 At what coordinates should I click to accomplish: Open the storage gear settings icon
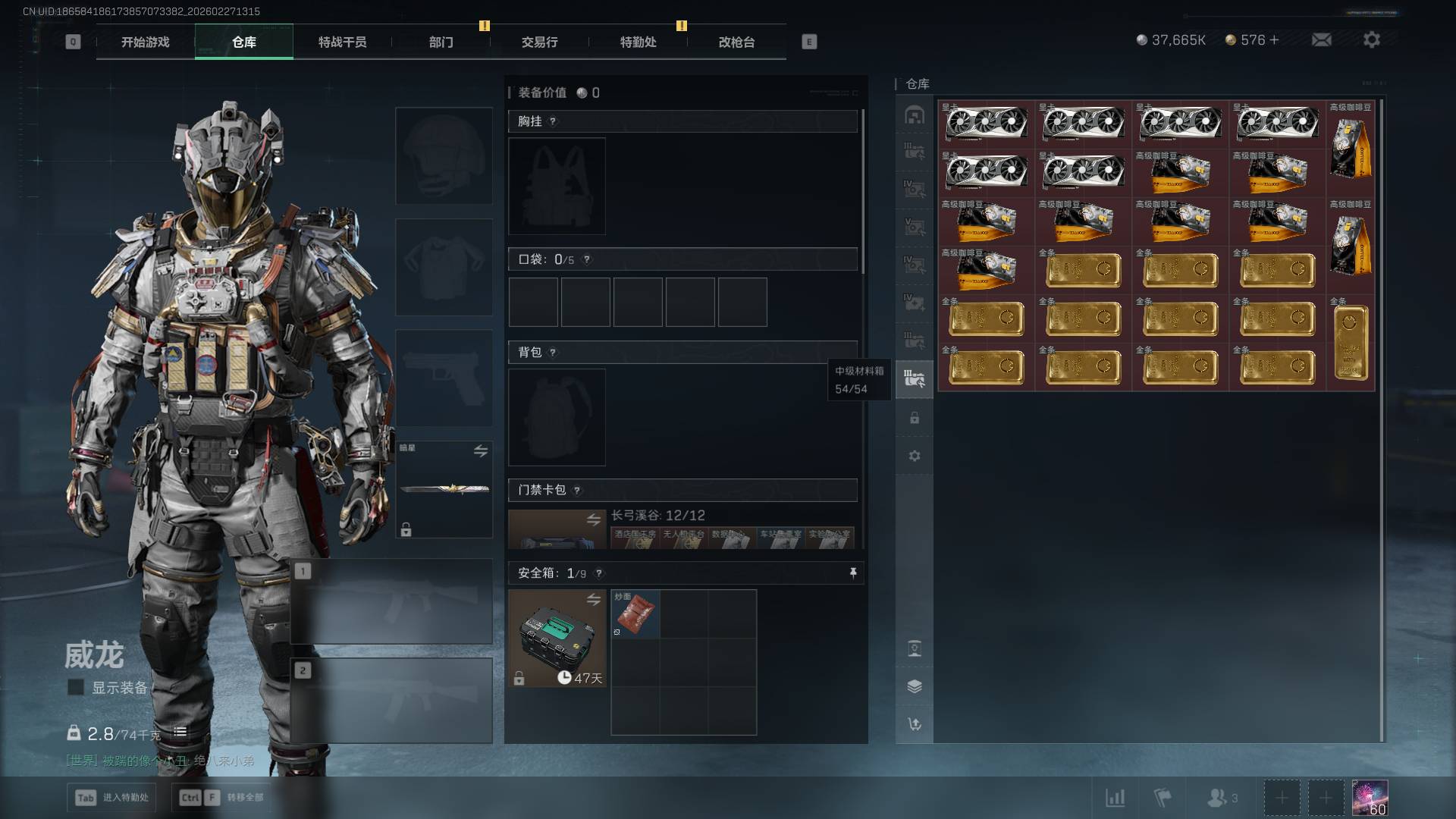pyautogui.click(x=915, y=456)
